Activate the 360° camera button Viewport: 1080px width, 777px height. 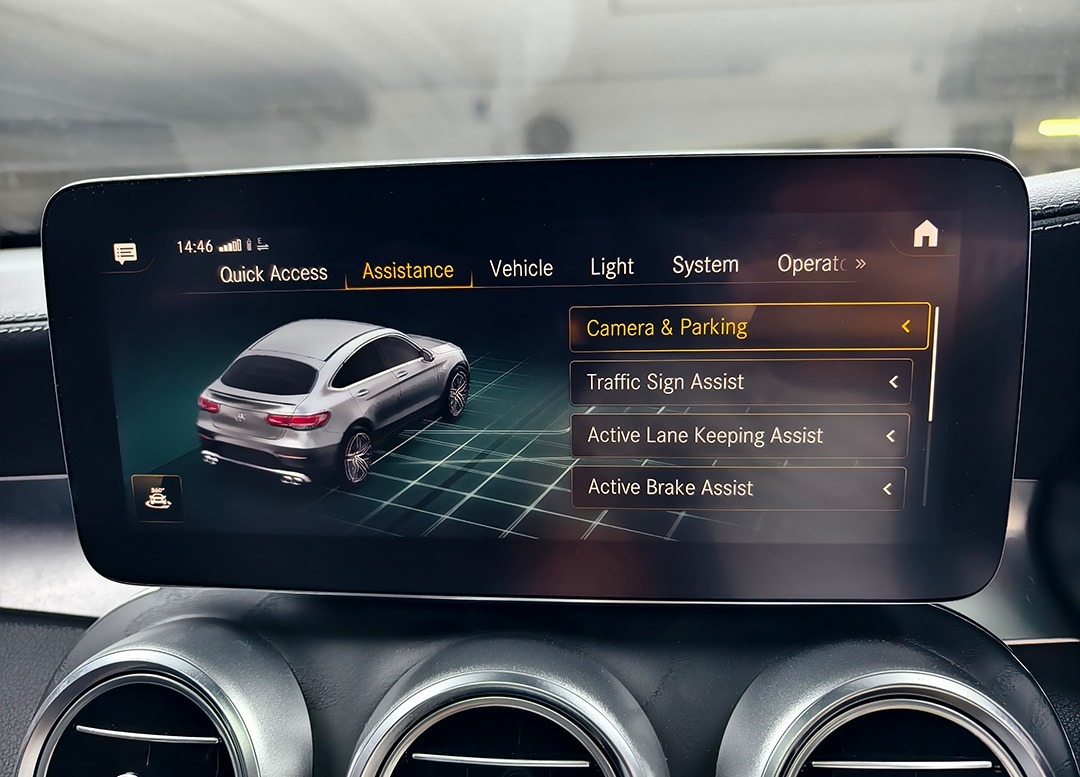pos(157,497)
